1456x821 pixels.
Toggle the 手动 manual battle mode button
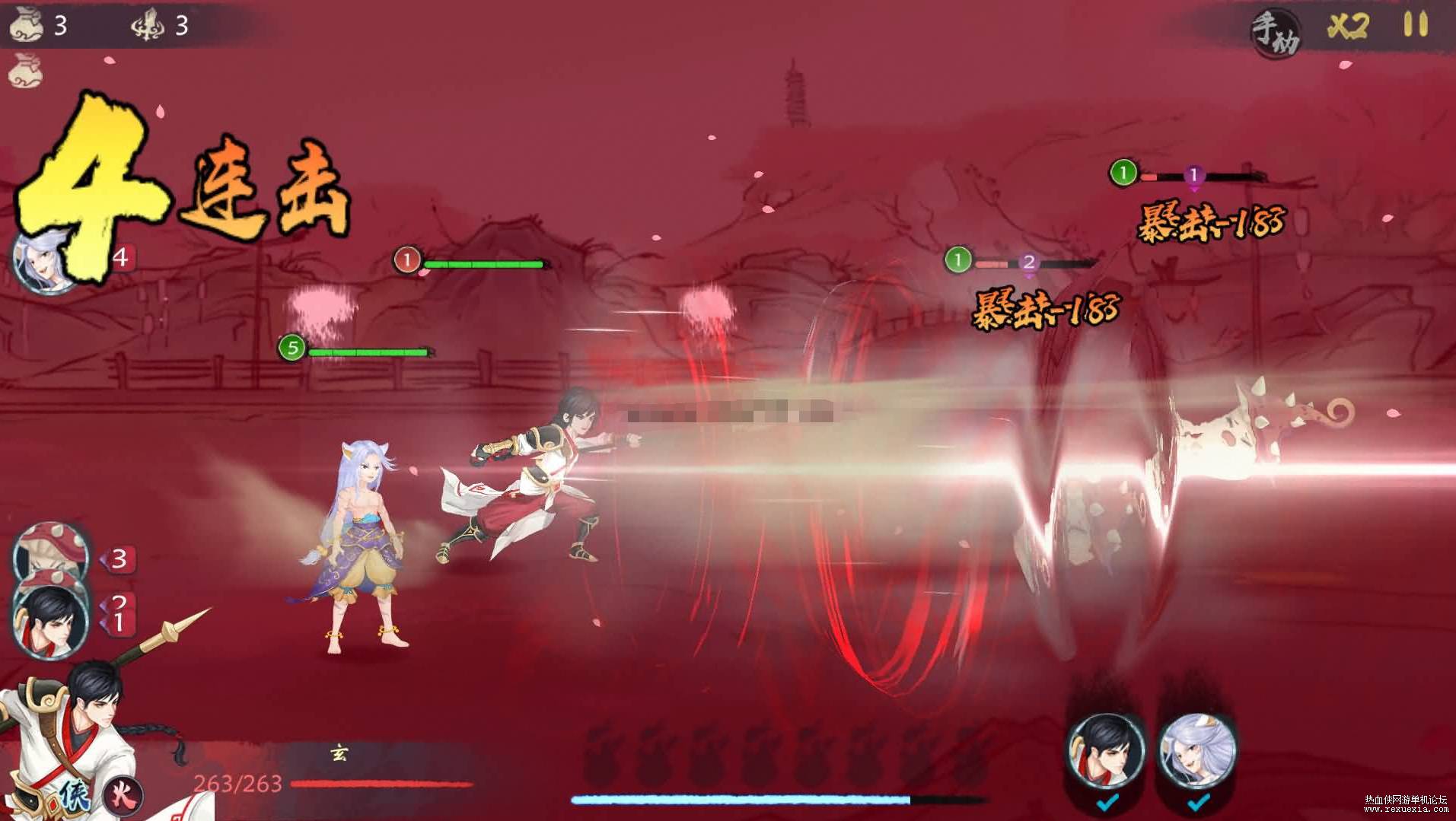(1276, 33)
